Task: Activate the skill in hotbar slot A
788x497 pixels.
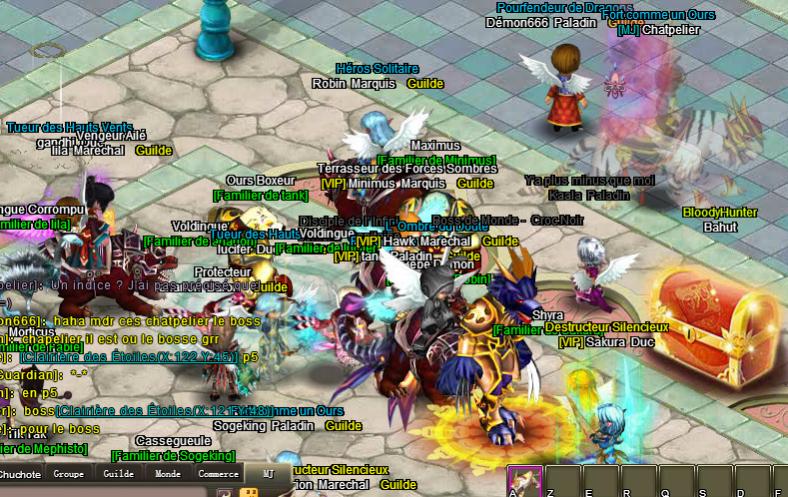Action: (x=524, y=482)
